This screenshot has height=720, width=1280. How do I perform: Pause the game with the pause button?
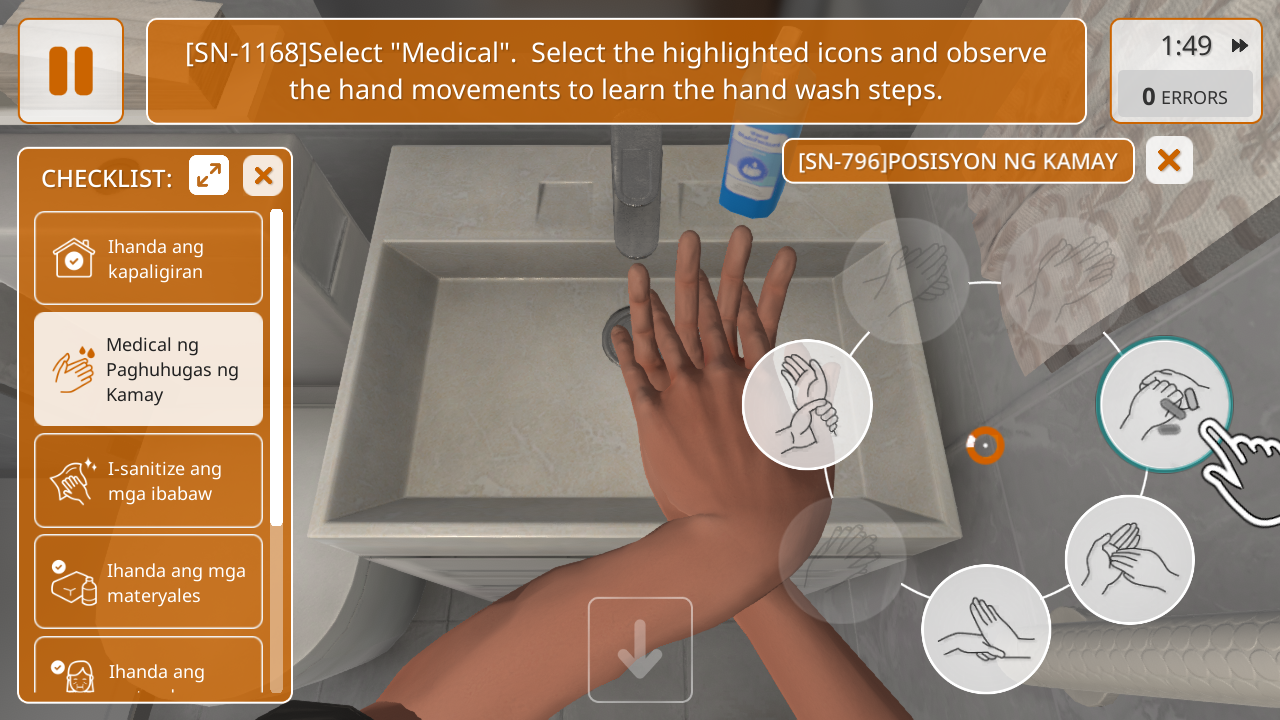click(x=70, y=71)
